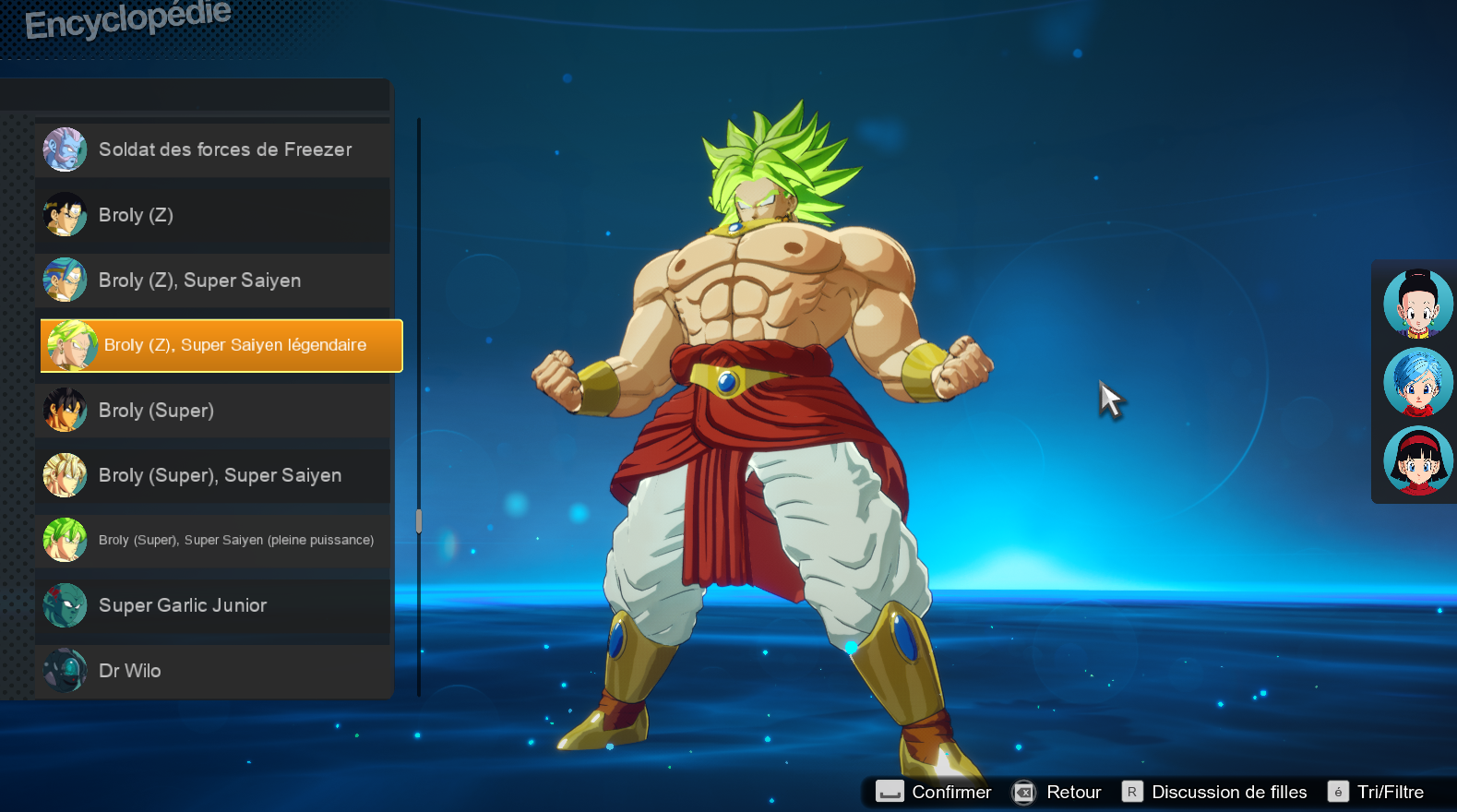
Task: Click the Dr Wilo character portrait
Action: click(x=64, y=670)
